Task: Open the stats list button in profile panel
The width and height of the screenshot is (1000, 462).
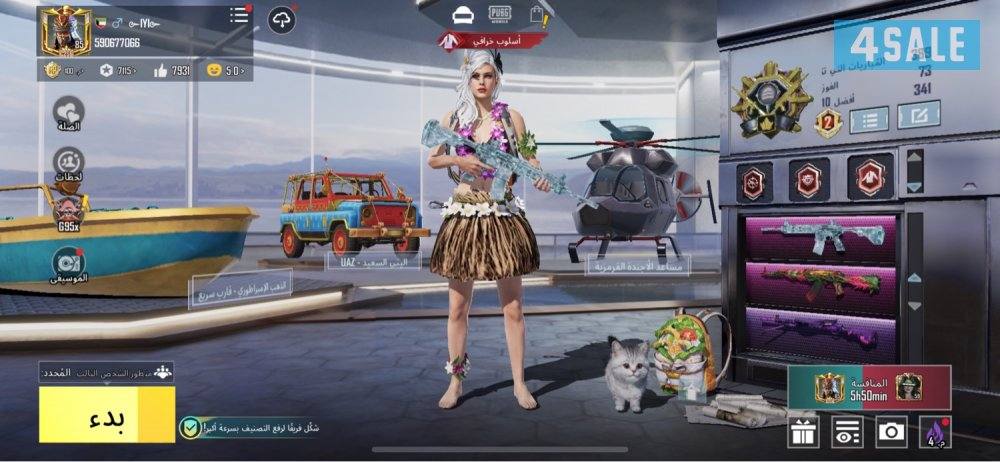Action: click(x=869, y=120)
